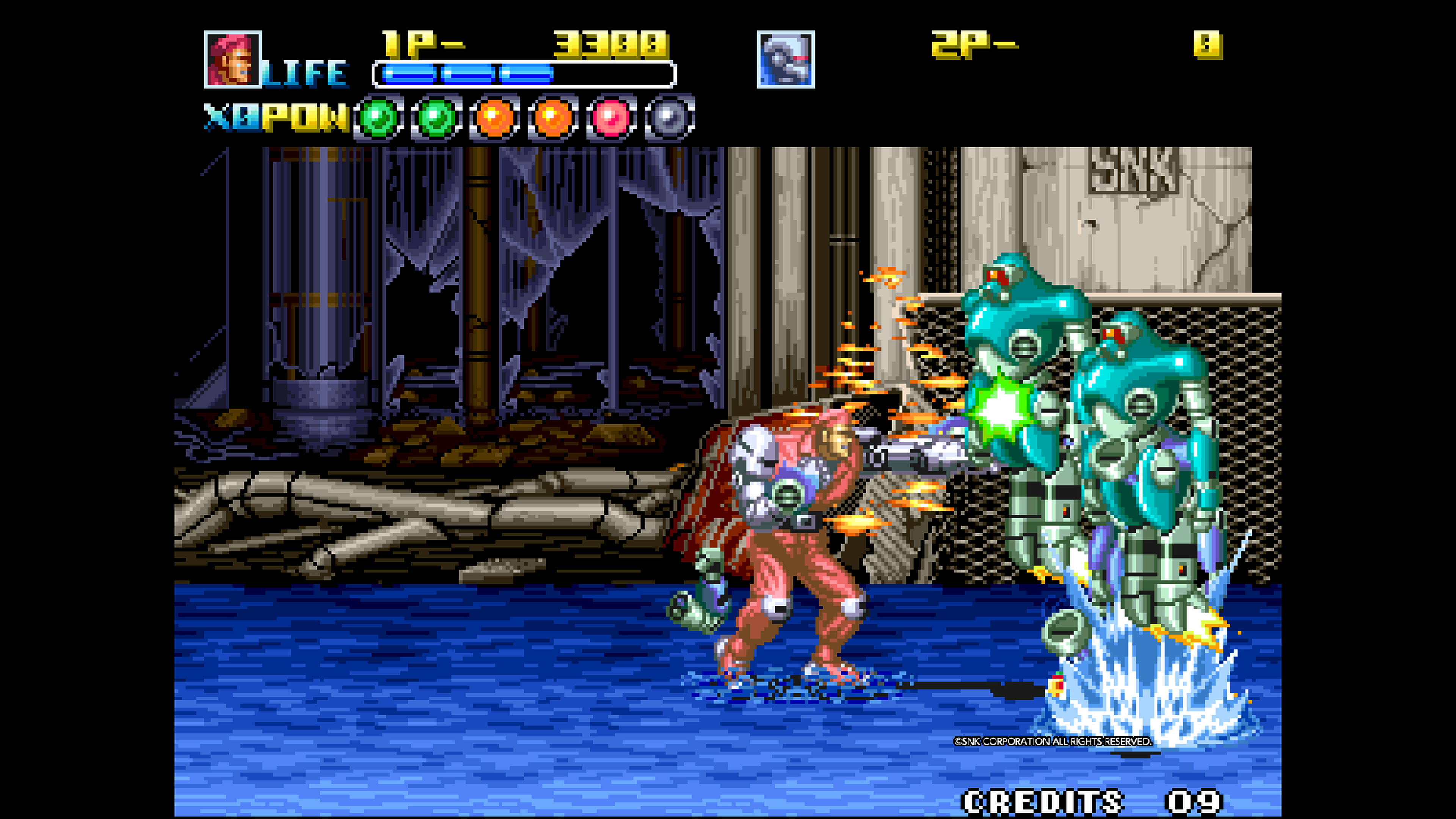Click the gray empty power orb
1456x819 pixels.
[668, 118]
